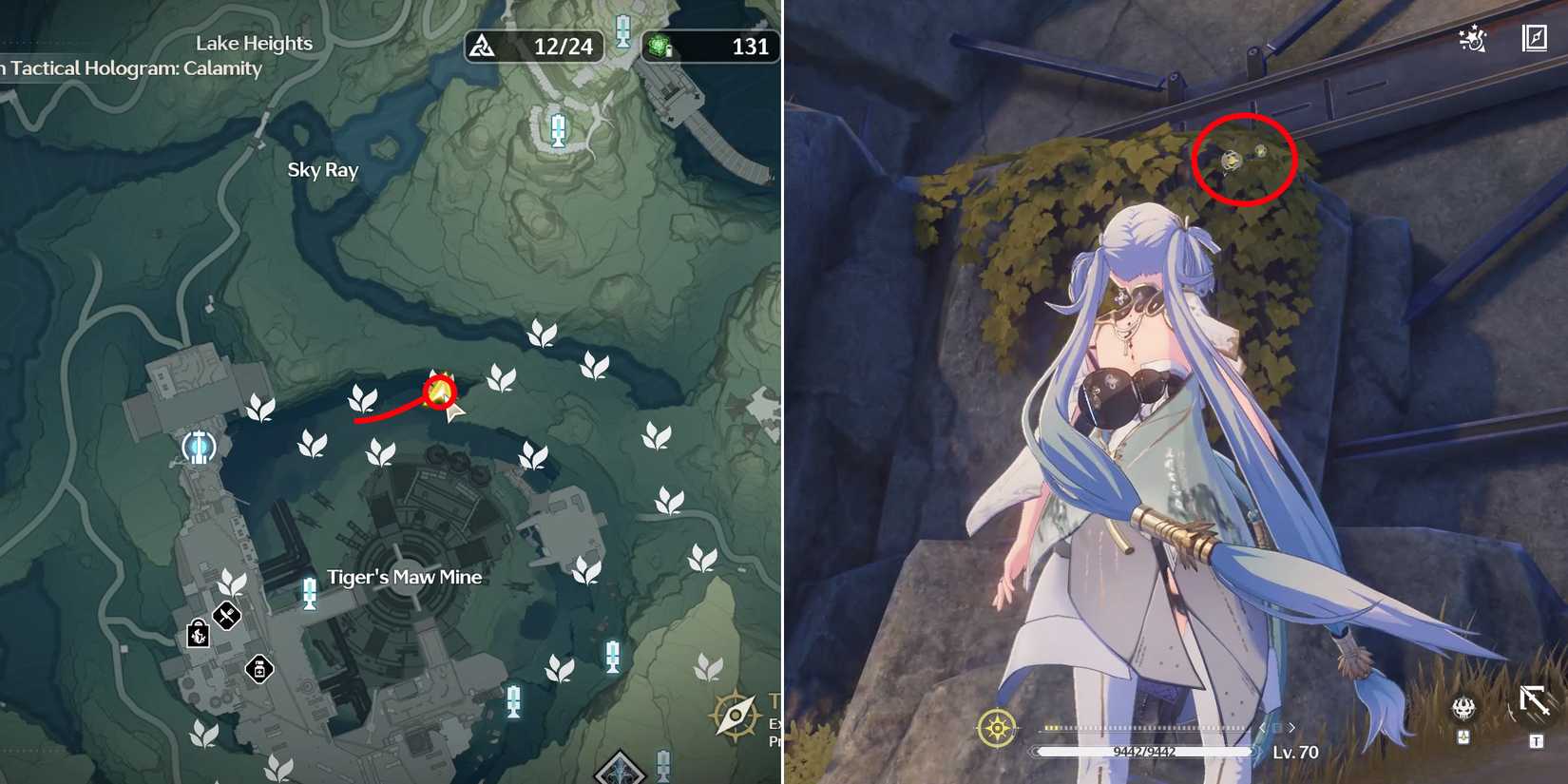The image size is (1568, 784).
Task: Click the challenge skull icon above the attack indicator
Action: tap(1463, 708)
